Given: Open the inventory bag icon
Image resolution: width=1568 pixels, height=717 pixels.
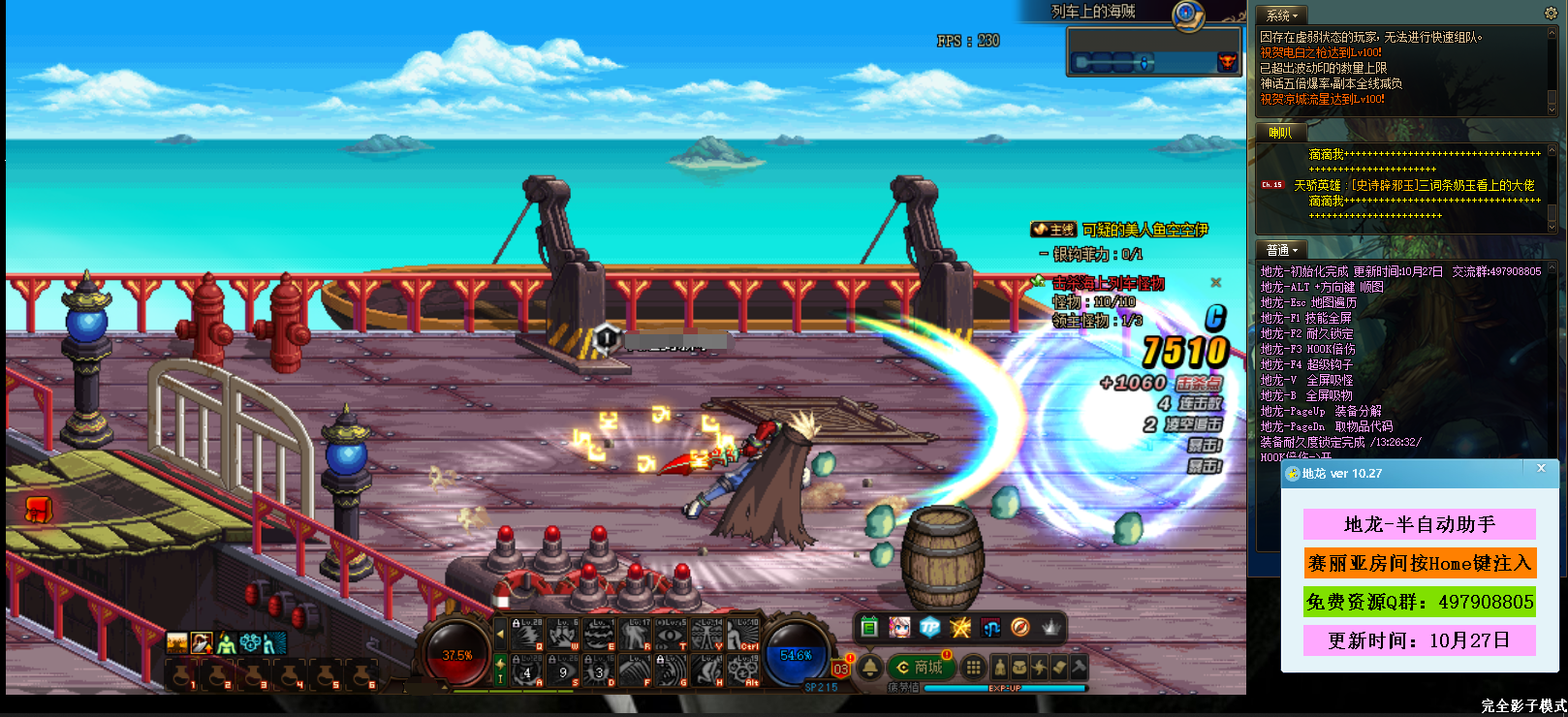Looking at the screenshot, I should pos(1019,668).
